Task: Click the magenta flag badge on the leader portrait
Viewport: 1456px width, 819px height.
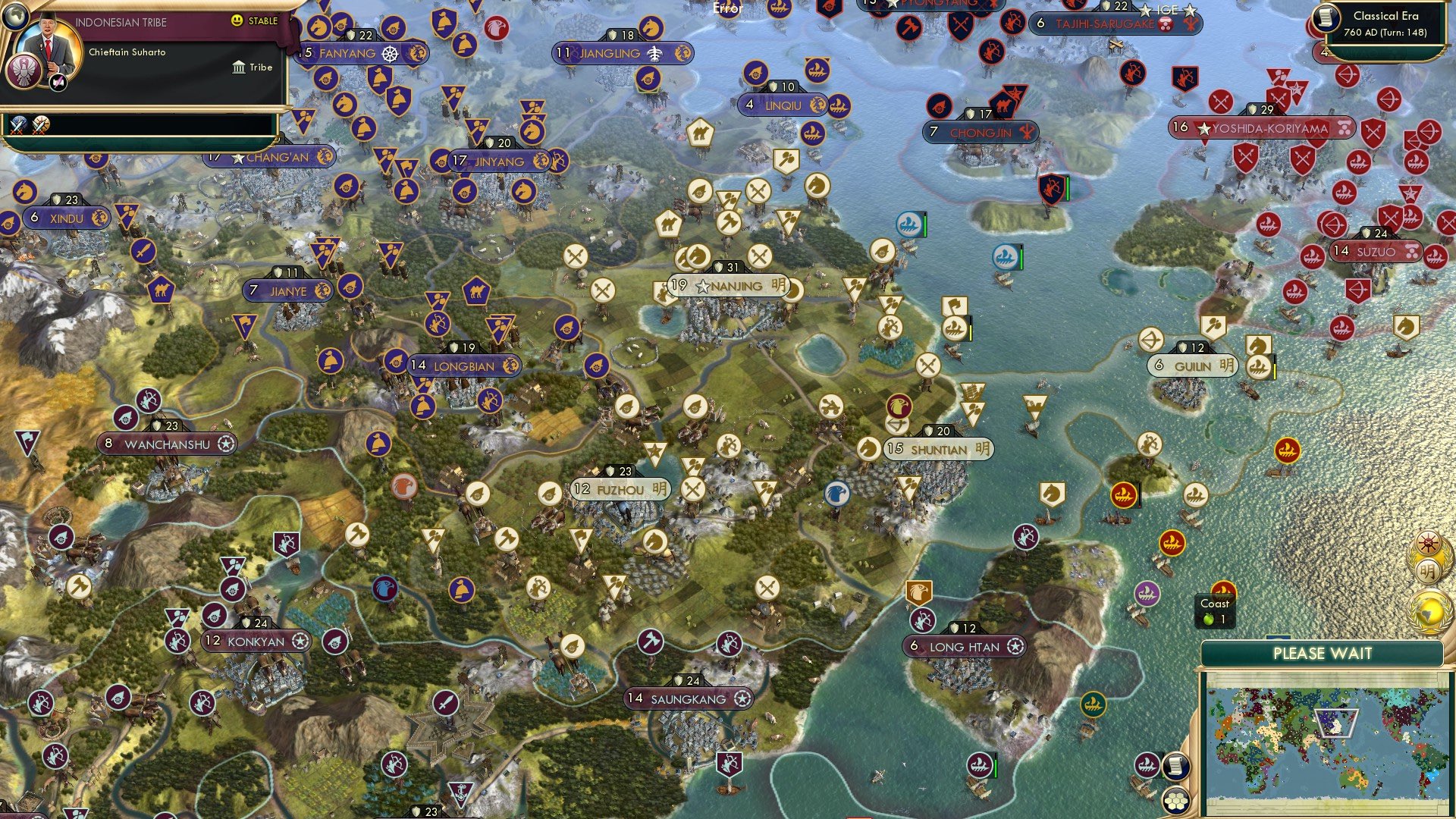Action: (x=58, y=82)
